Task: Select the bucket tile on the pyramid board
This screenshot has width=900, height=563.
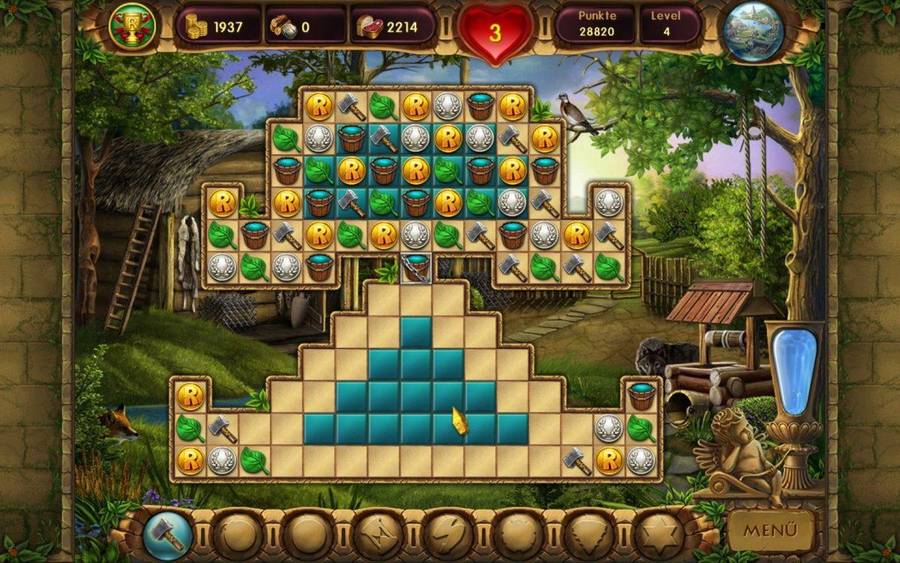Action: tap(641, 396)
